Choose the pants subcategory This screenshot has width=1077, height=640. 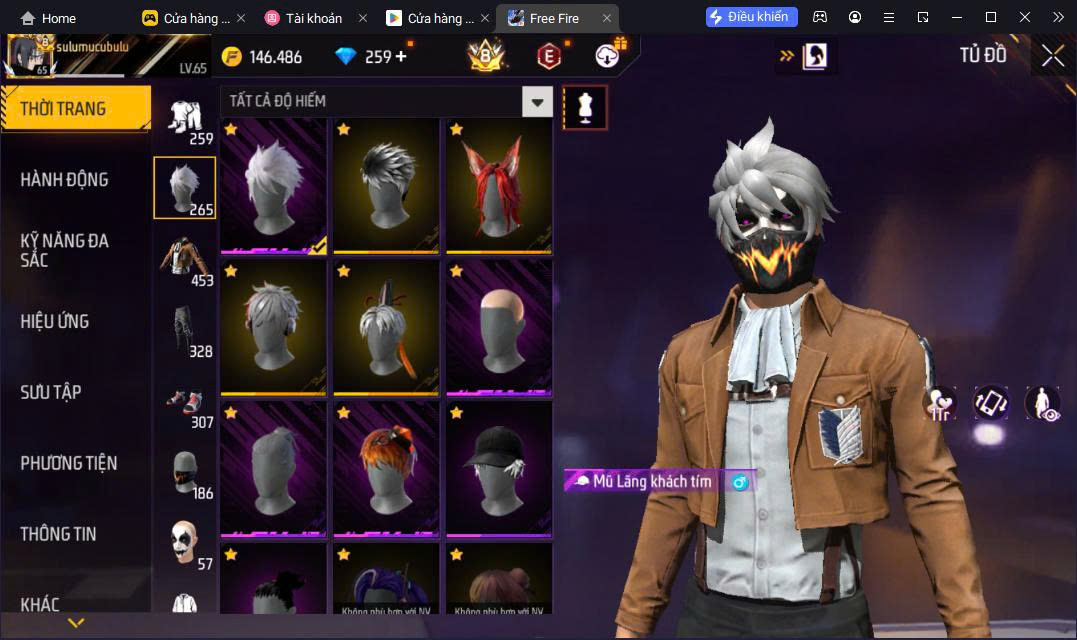184,330
